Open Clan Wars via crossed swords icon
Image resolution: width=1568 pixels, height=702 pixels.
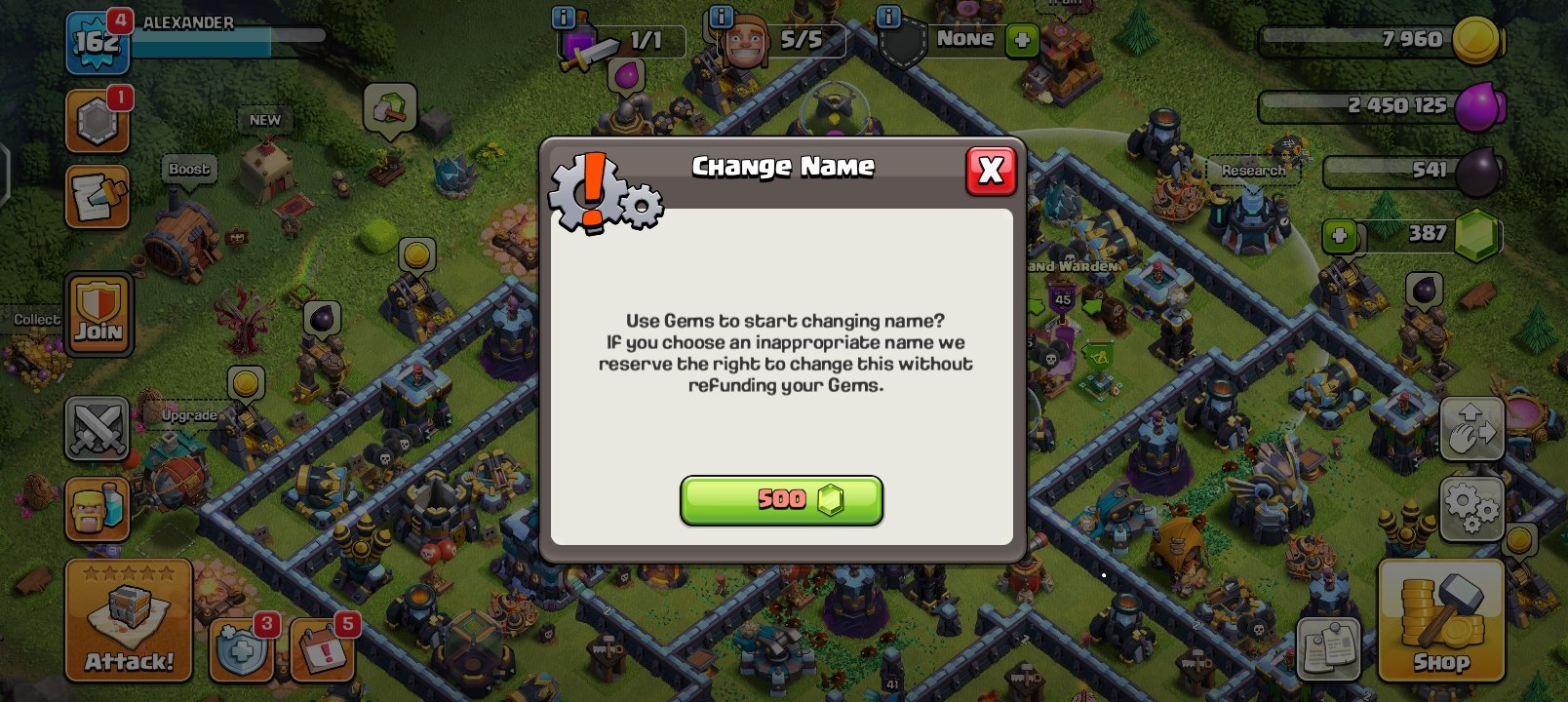pyautogui.click(x=98, y=429)
